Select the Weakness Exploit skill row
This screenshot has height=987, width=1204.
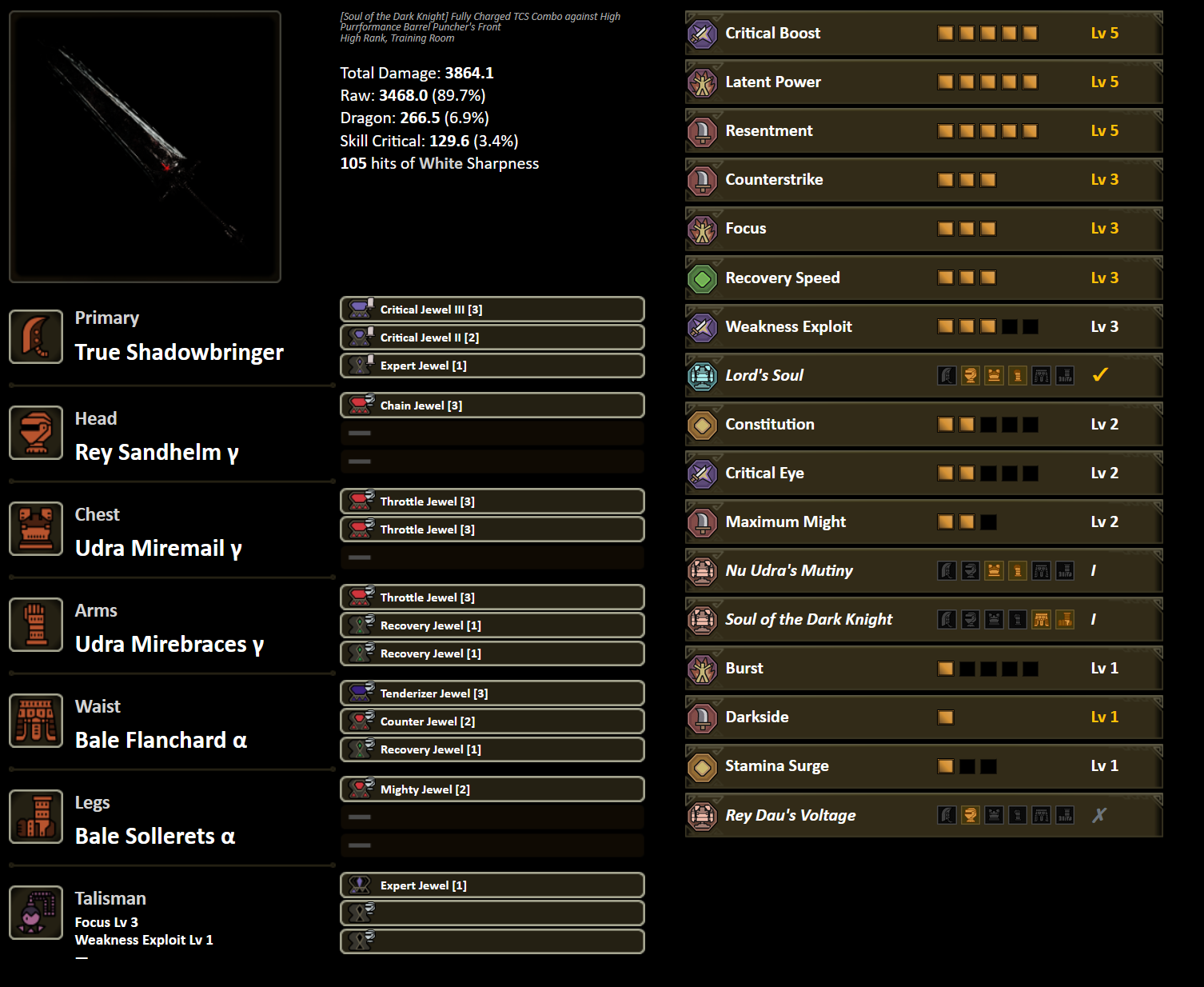tap(923, 326)
